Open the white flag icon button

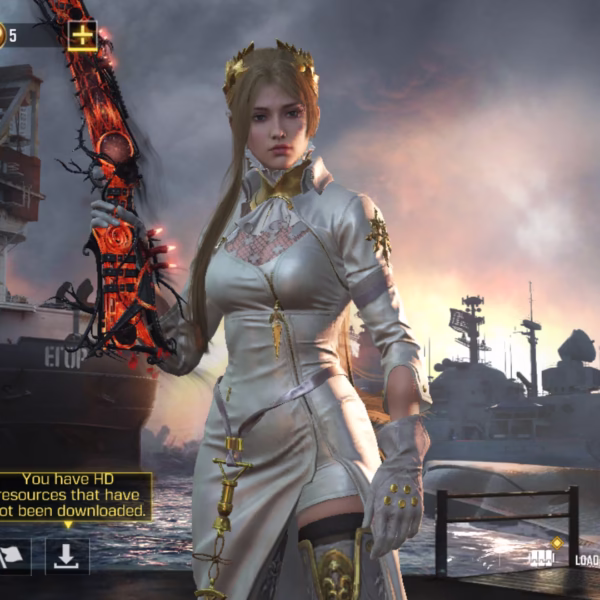tap(13, 558)
